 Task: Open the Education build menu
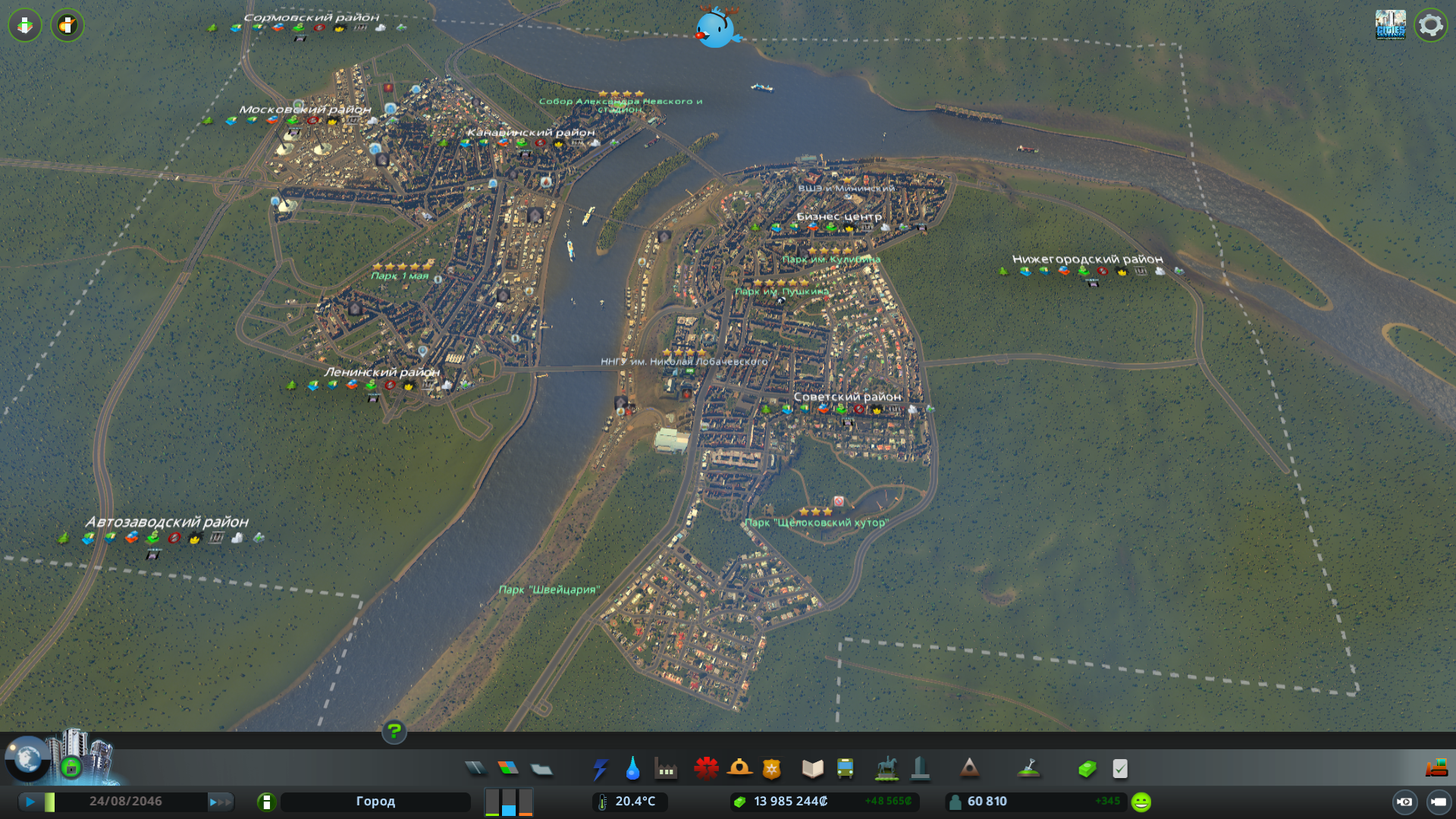coord(811,768)
